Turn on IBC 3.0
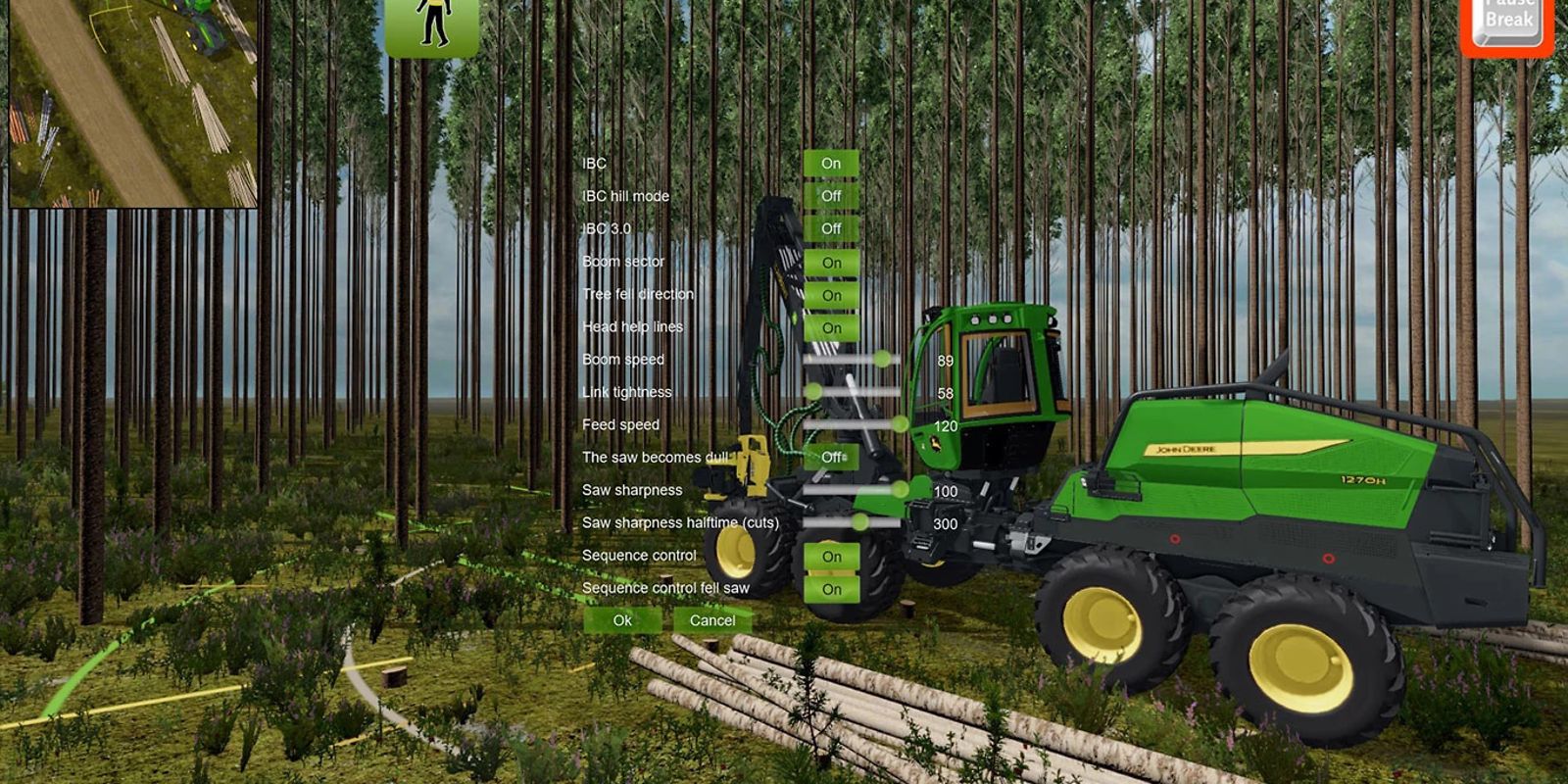1568x784 pixels. [832, 227]
